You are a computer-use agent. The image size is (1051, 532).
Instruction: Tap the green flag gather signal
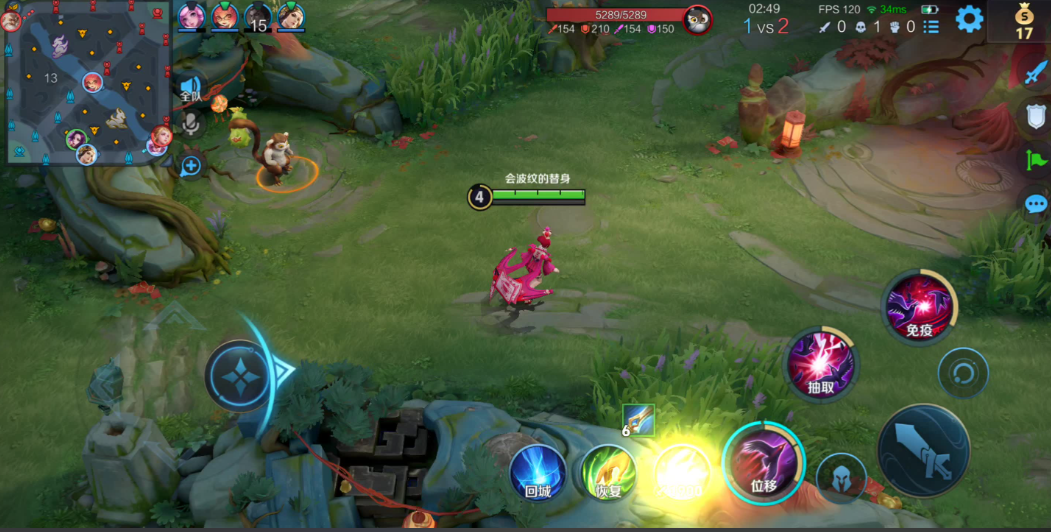[x=1034, y=160]
